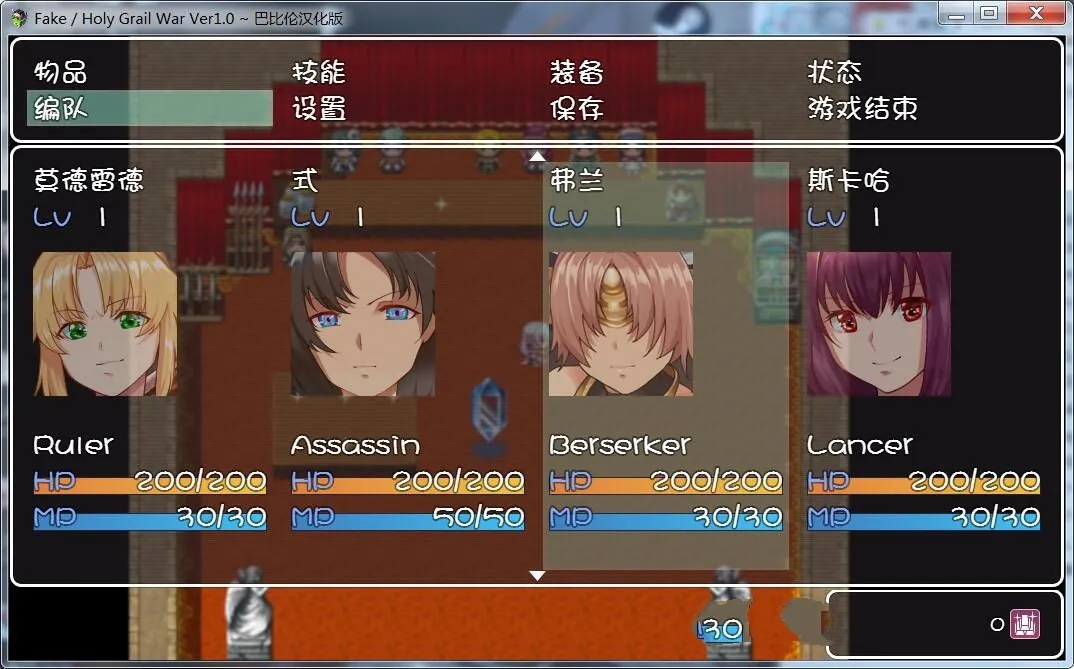Open the 装备 (Equipment) menu
This screenshot has height=669, width=1074.
pos(577,72)
